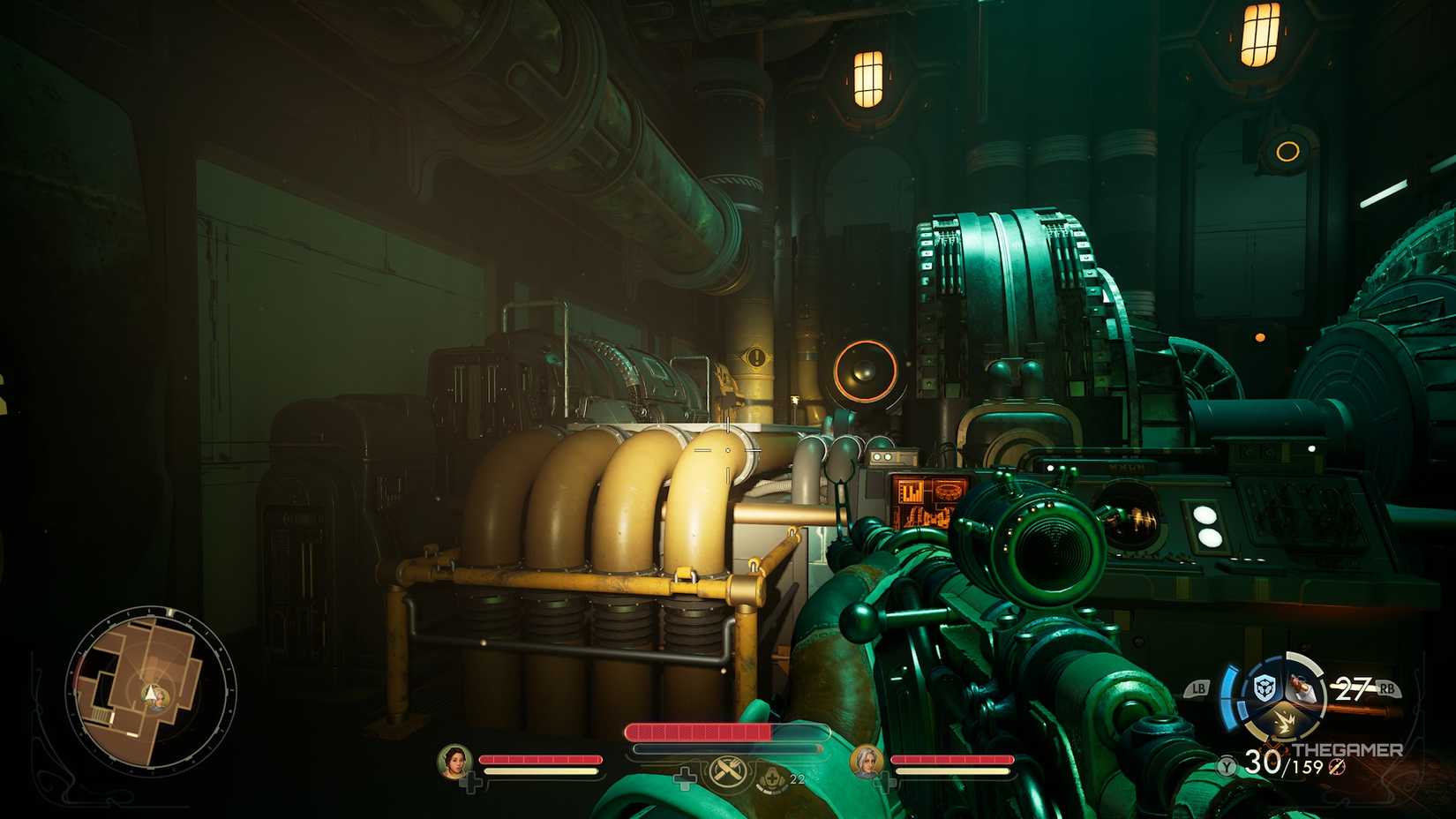
Task: Toggle the RB shoulder button prompt
Action: click(1386, 688)
